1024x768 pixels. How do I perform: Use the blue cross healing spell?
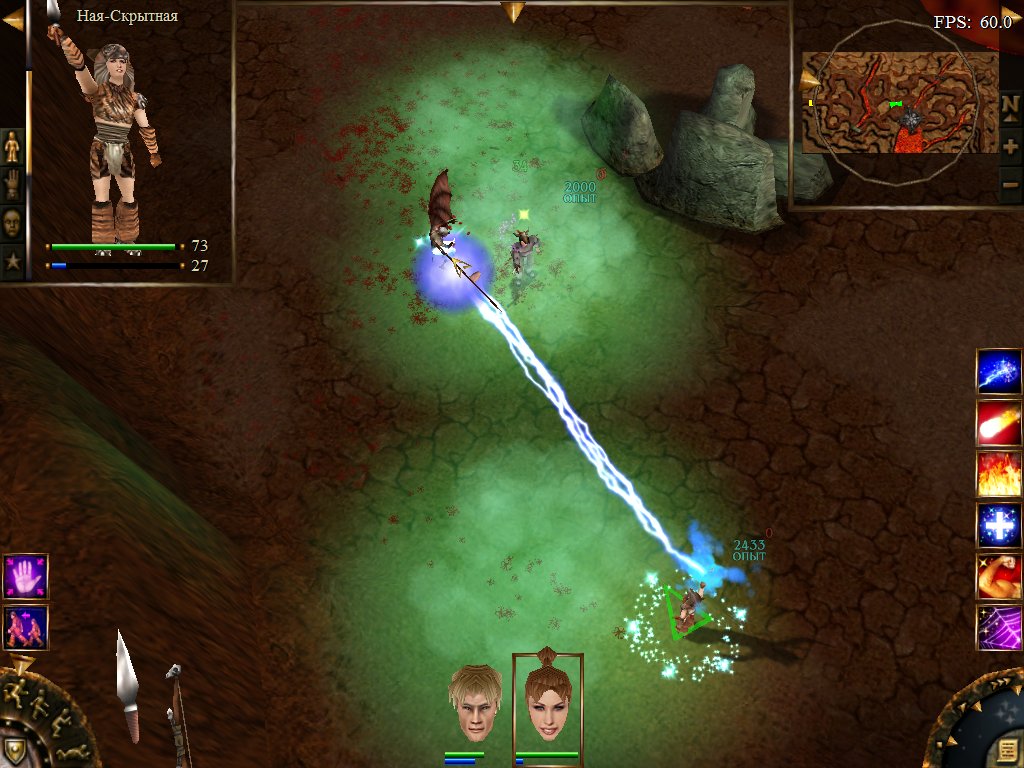tap(998, 525)
